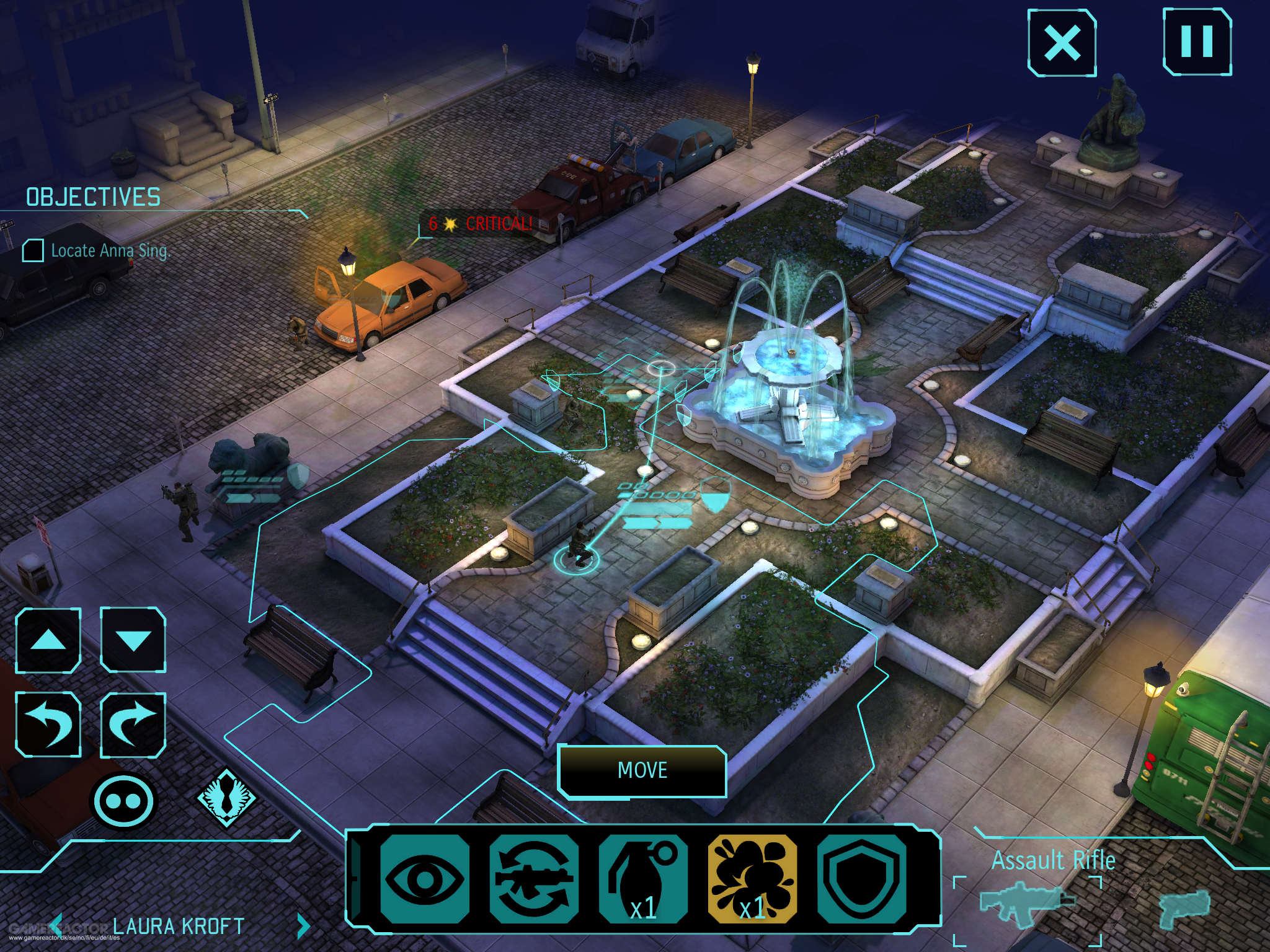
Task: Lower the camera elevation with down arrow
Action: point(133,640)
